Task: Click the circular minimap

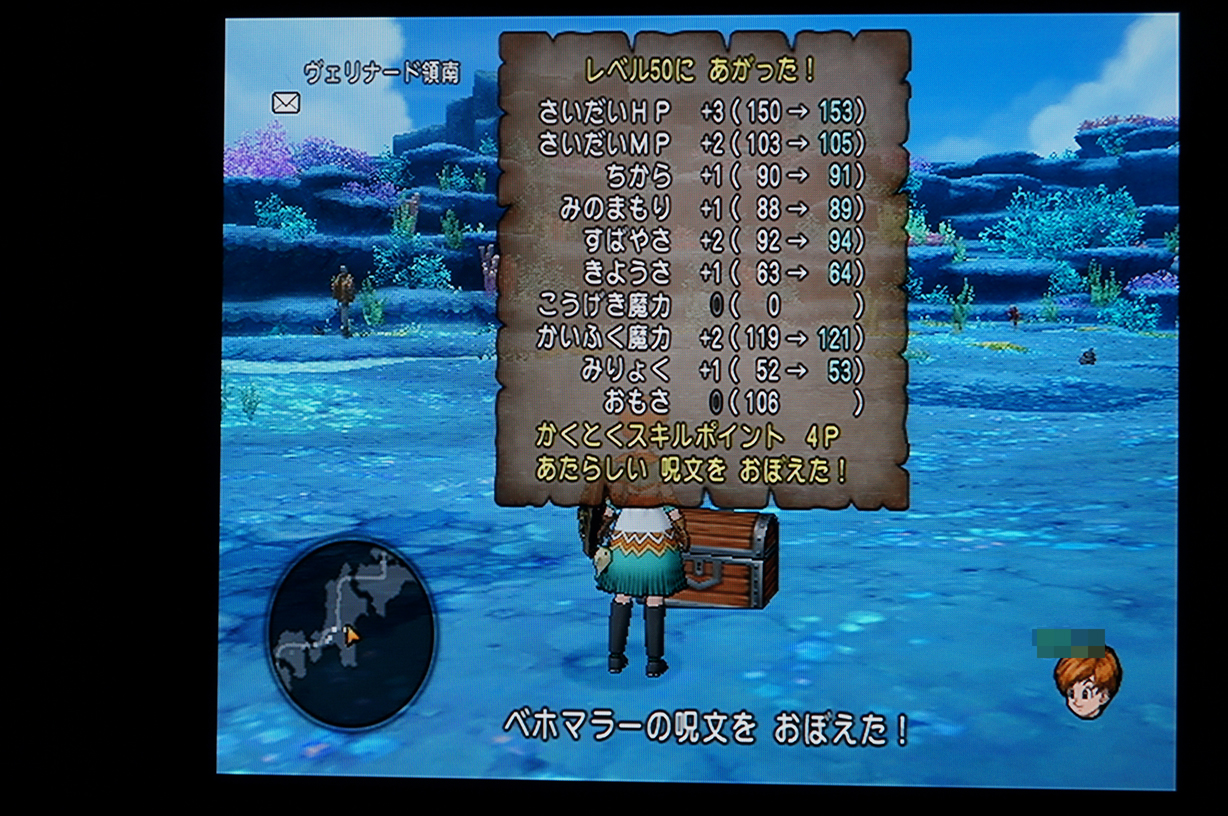Action: pos(351,632)
